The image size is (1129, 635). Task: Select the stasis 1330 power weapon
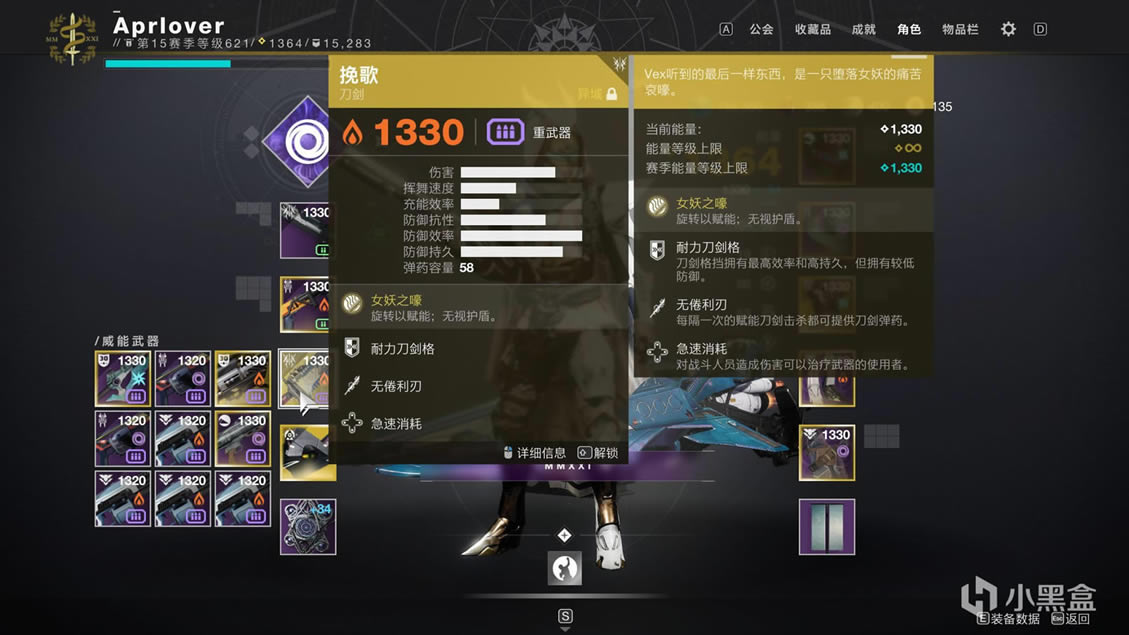click(123, 378)
